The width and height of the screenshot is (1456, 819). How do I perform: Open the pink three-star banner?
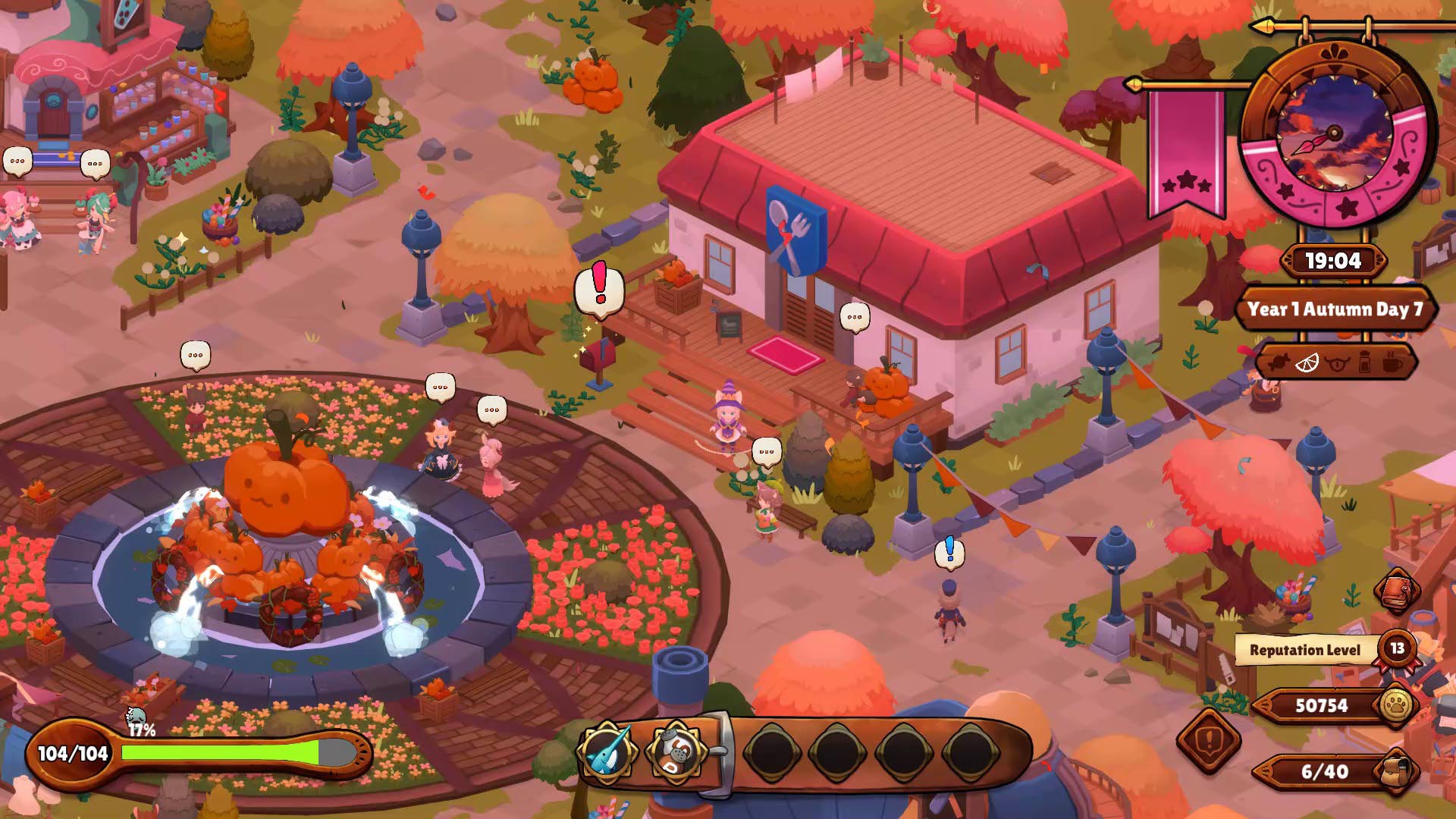point(1187,152)
